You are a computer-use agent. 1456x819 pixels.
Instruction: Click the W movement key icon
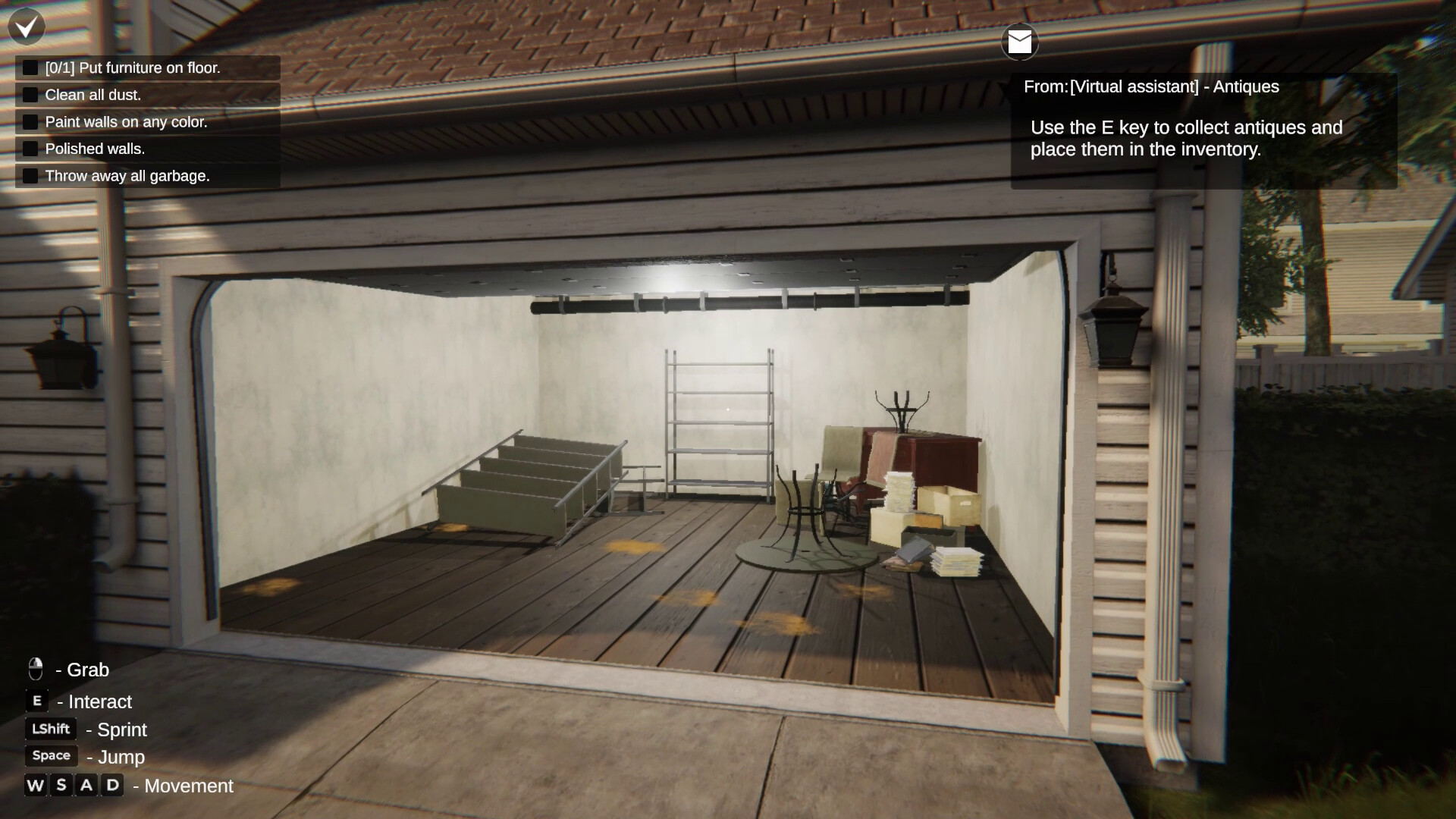click(34, 785)
